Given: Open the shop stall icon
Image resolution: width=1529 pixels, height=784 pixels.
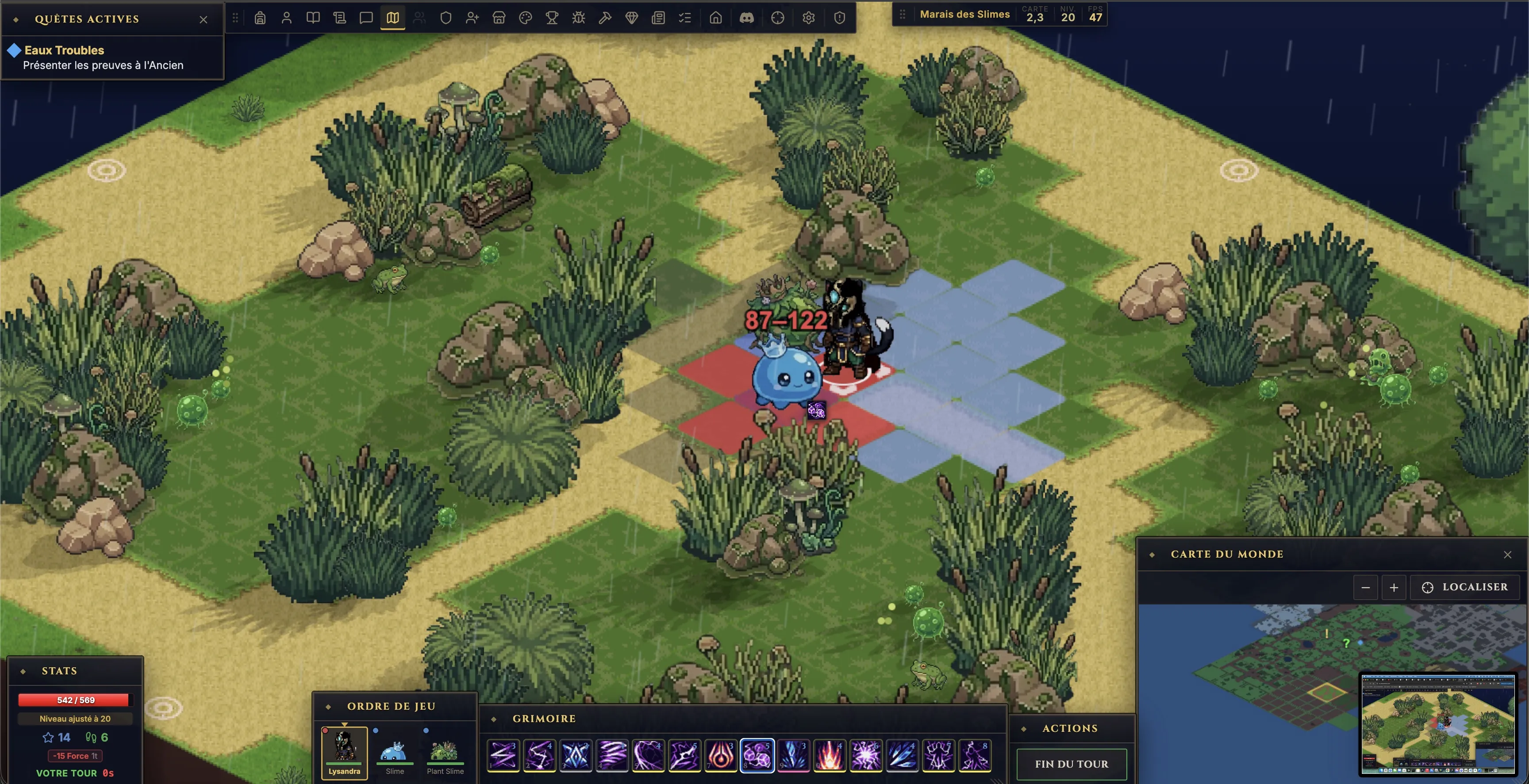Looking at the screenshot, I should [499, 18].
